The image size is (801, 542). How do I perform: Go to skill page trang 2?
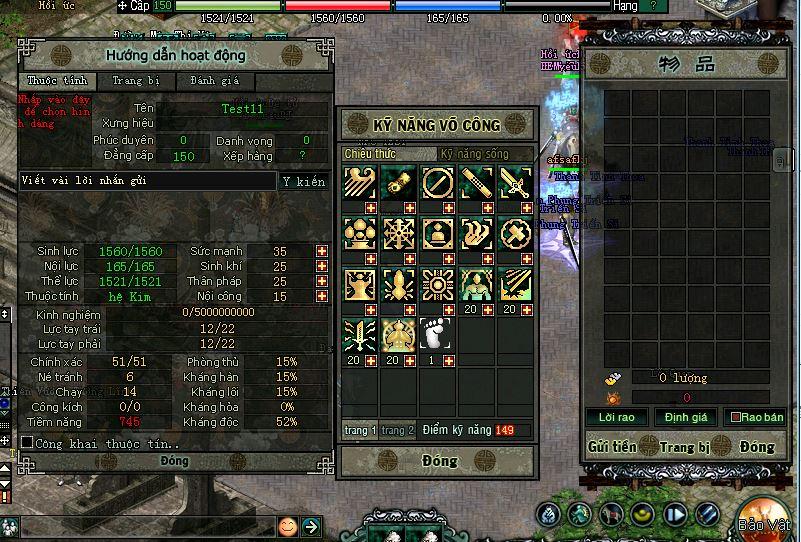(397, 430)
